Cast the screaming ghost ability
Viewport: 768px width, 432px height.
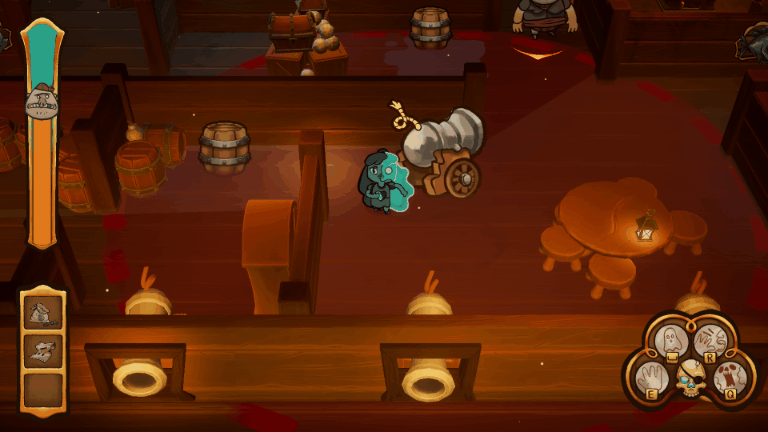pyautogui.click(x=731, y=378)
